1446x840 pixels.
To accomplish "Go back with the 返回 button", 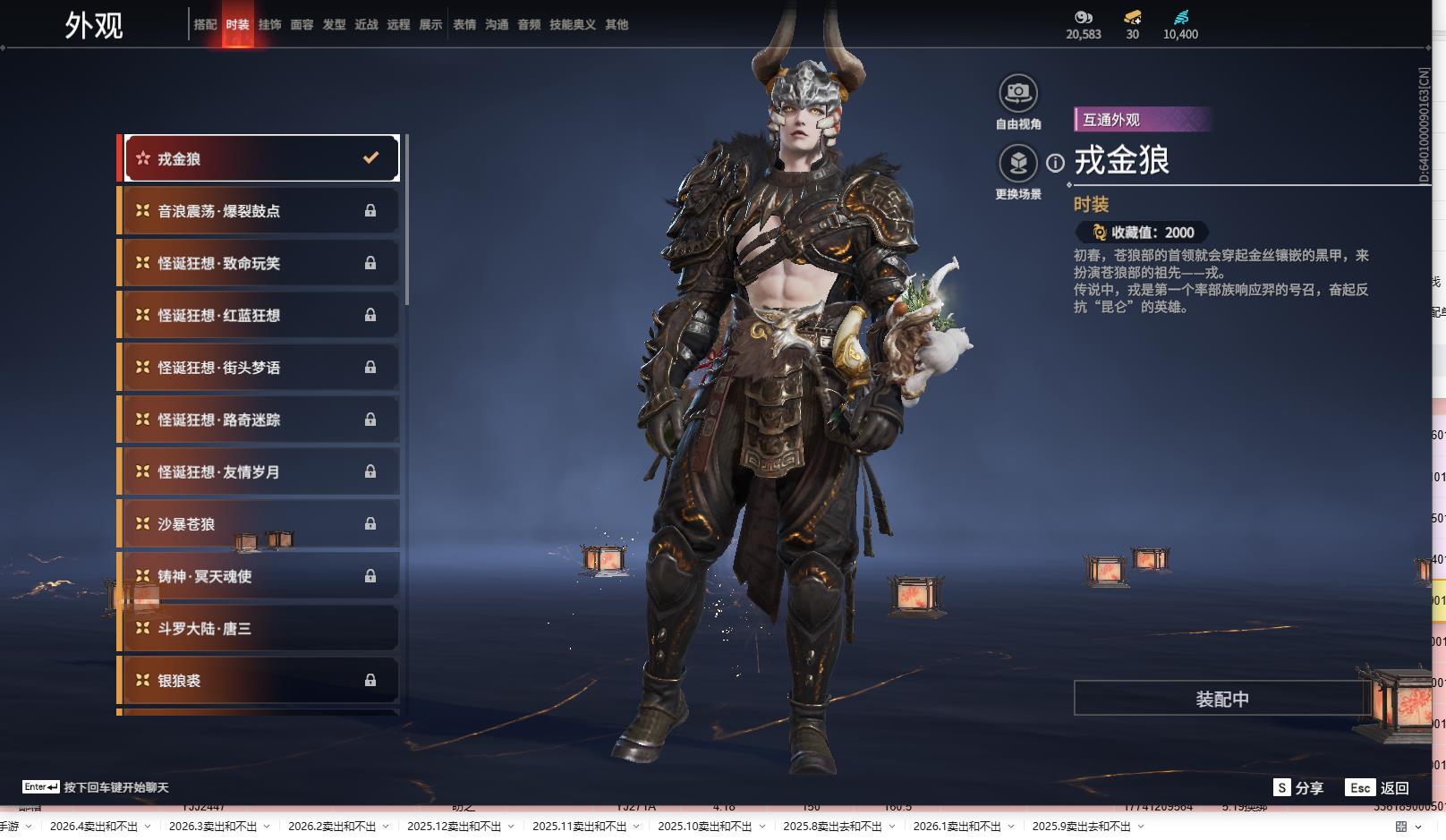I will [1378, 787].
